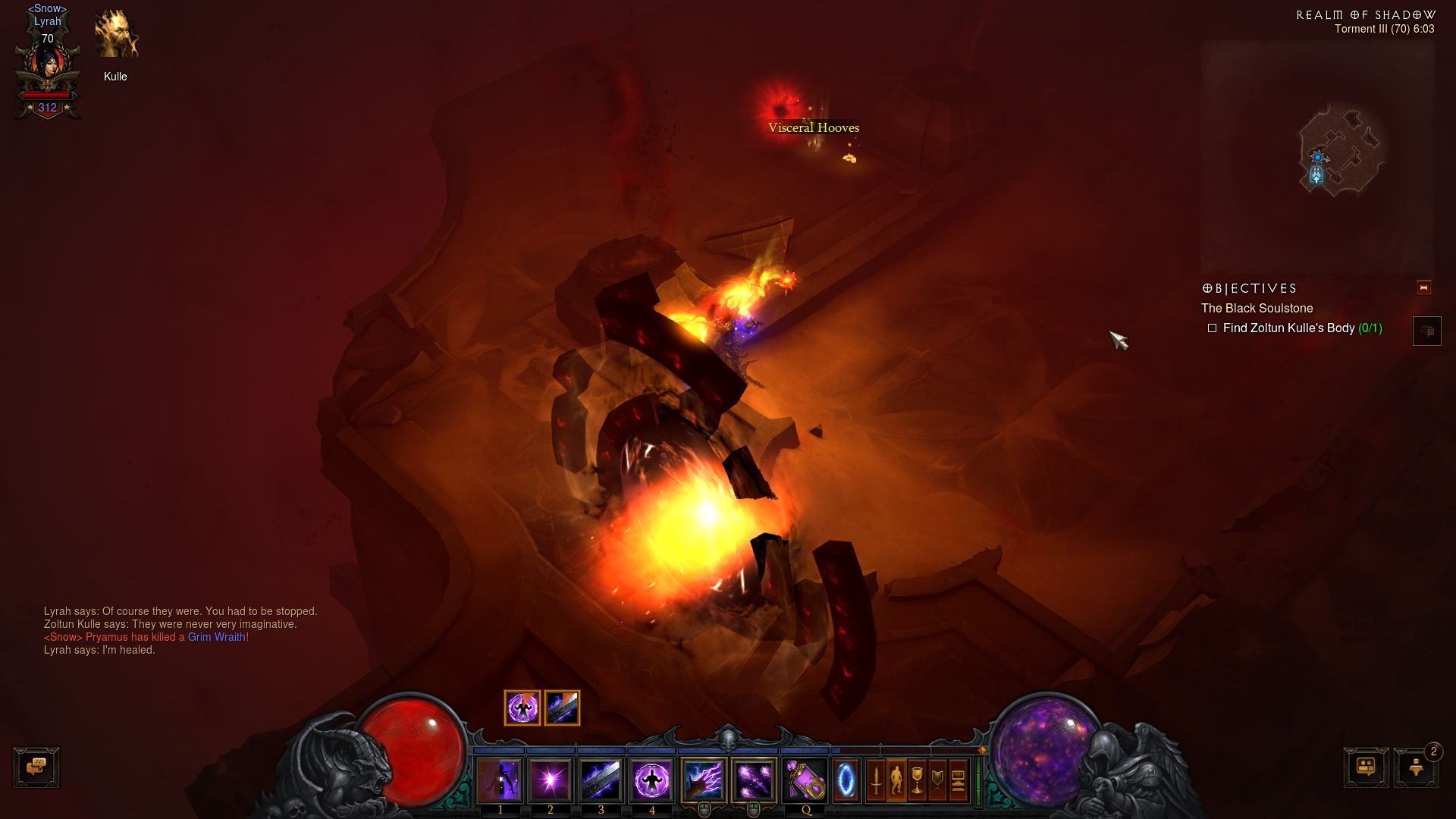Collapse the Objectives tracker
The height and width of the screenshot is (819, 1456).
click(1423, 288)
